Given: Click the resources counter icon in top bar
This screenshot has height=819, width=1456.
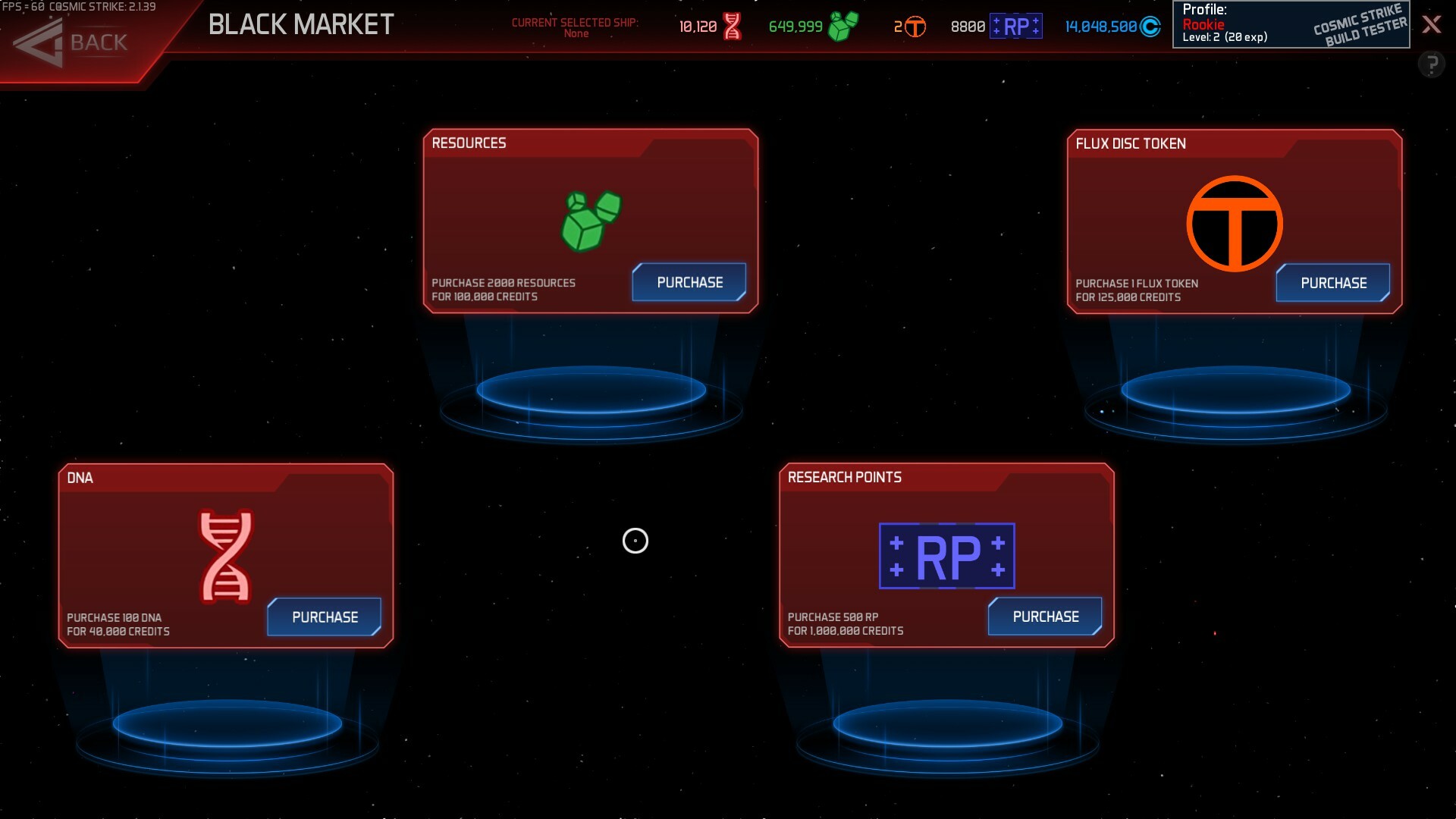Looking at the screenshot, I should tap(844, 25).
